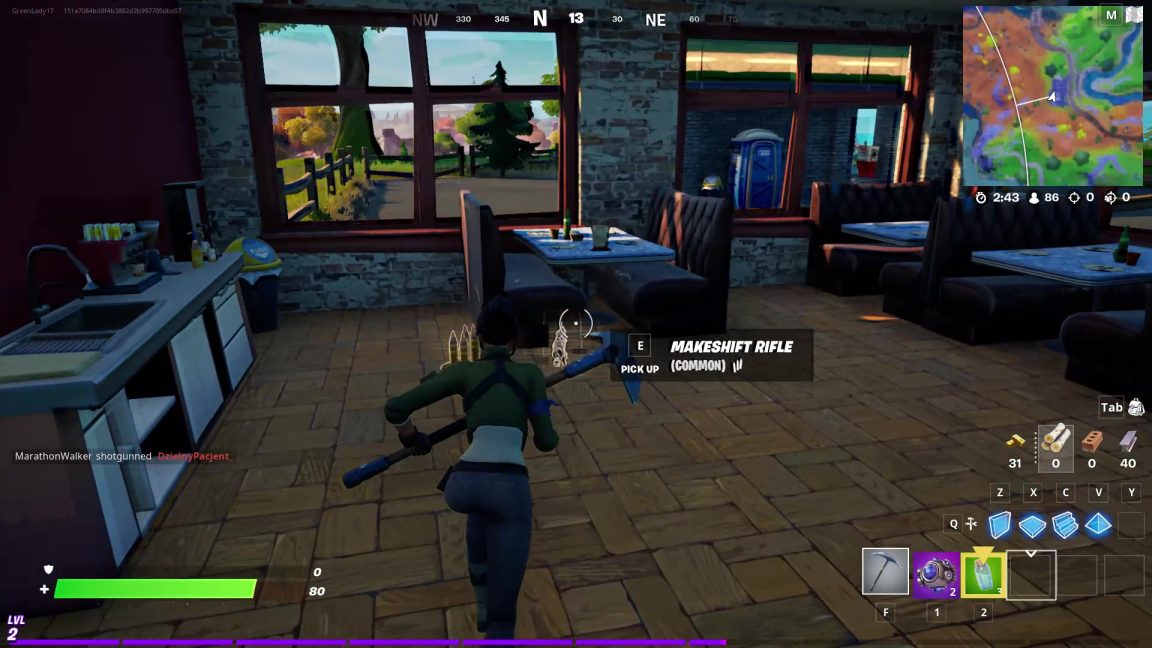Select the purple orb item slot
Screen dimensions: 1152x648
[935, 575]
